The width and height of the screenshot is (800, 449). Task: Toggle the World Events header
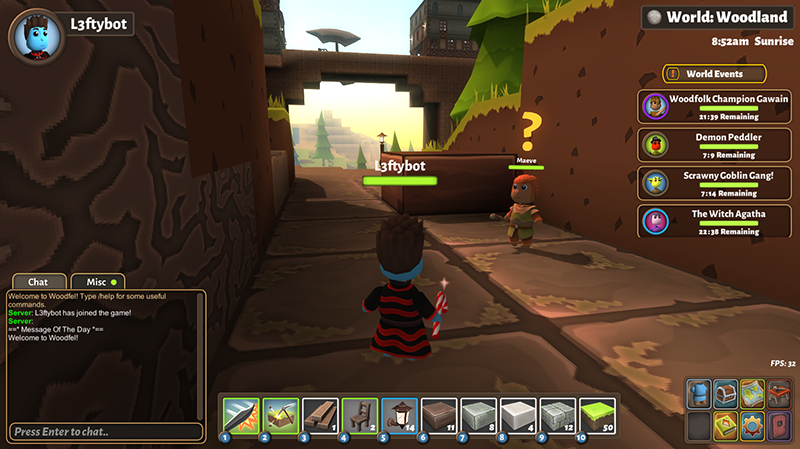click(714, 74)
